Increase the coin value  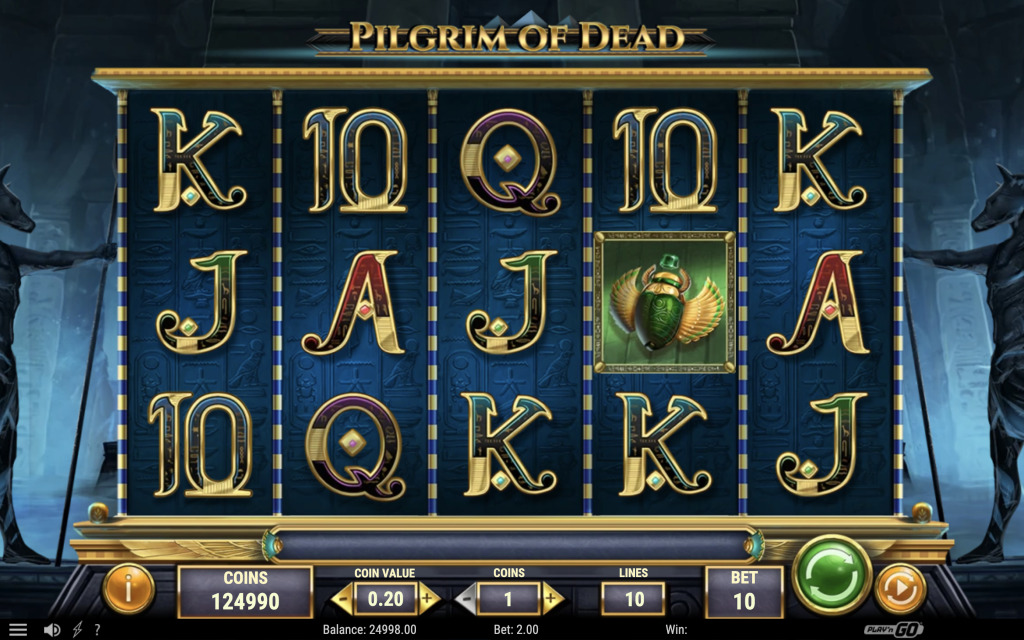(428, 598)
